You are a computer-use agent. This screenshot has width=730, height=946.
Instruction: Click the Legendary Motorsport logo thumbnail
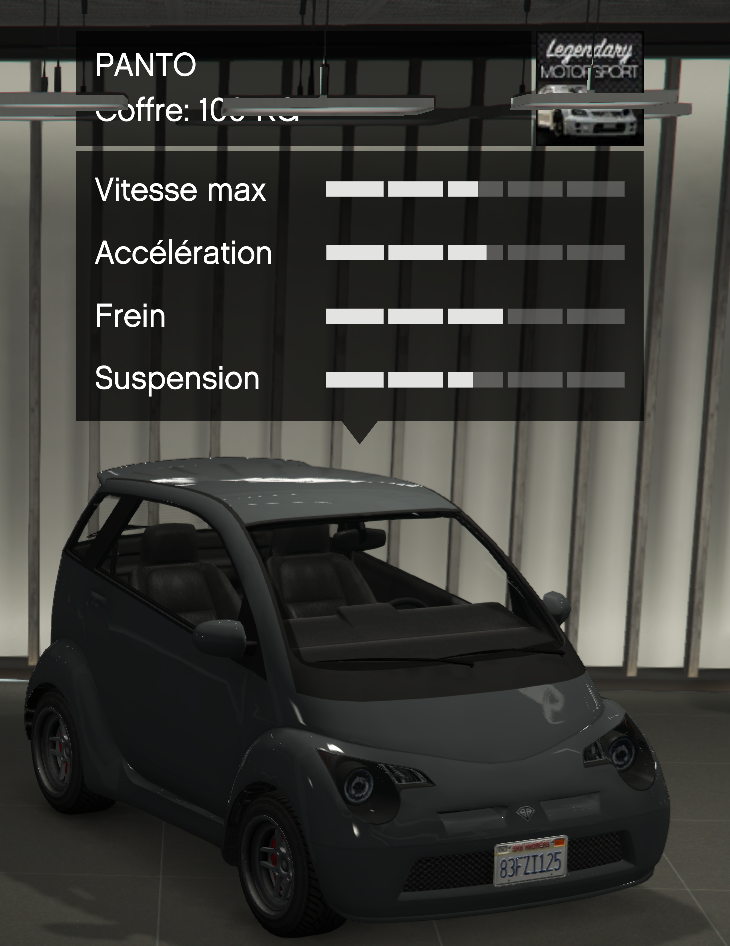(589, 88)
